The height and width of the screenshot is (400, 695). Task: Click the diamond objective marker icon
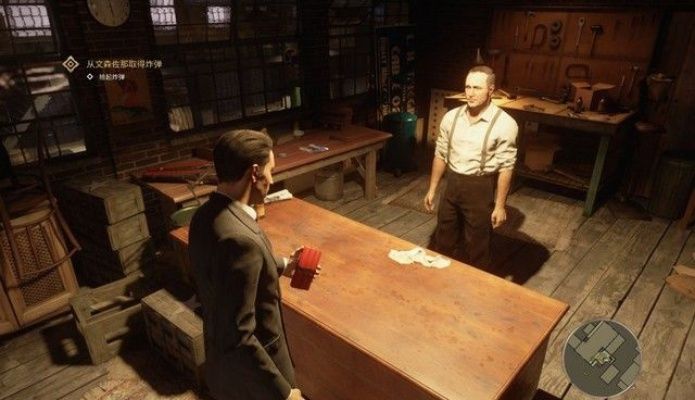pos(70,64)
